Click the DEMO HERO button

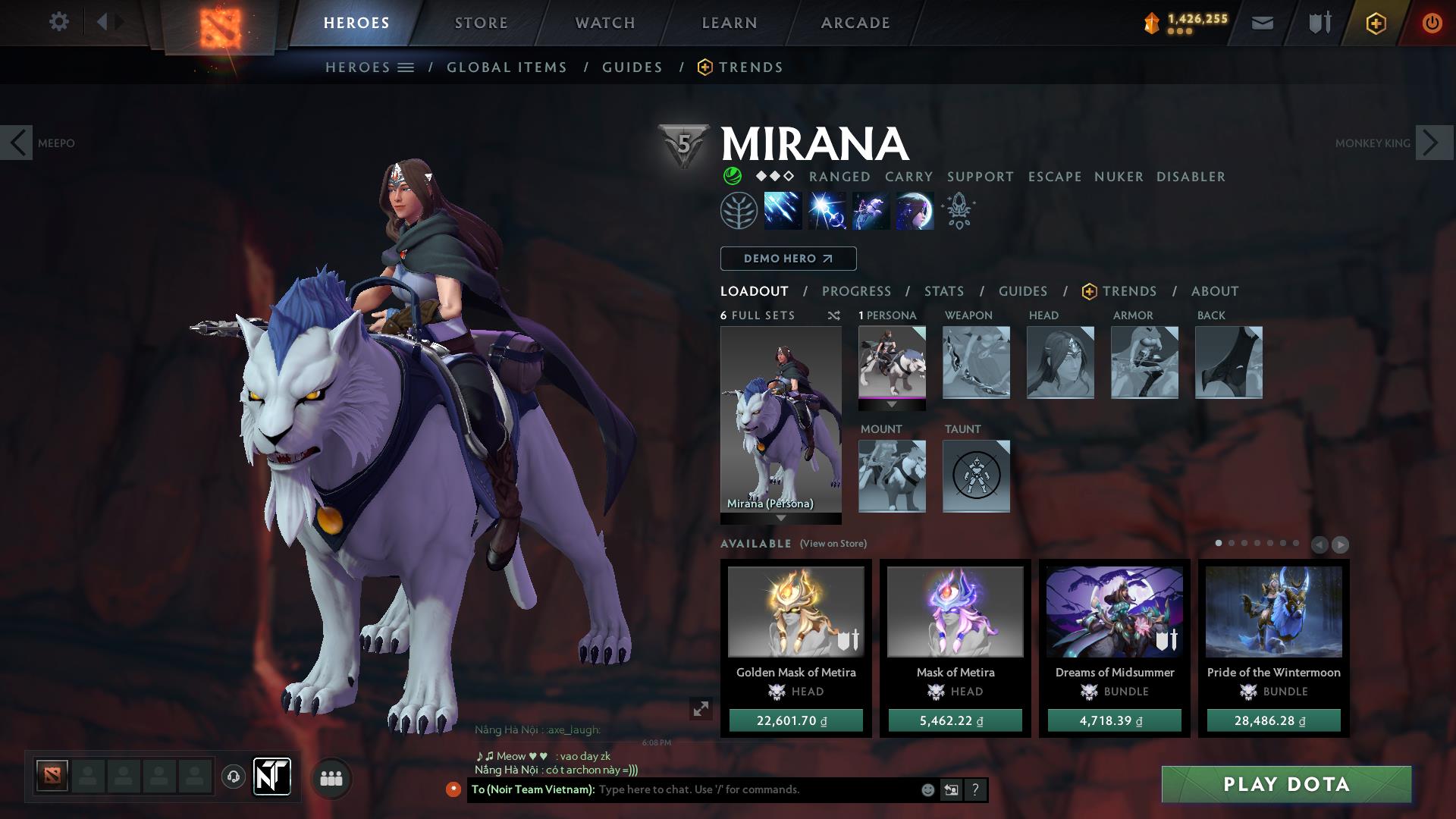[x=787, y=258]
